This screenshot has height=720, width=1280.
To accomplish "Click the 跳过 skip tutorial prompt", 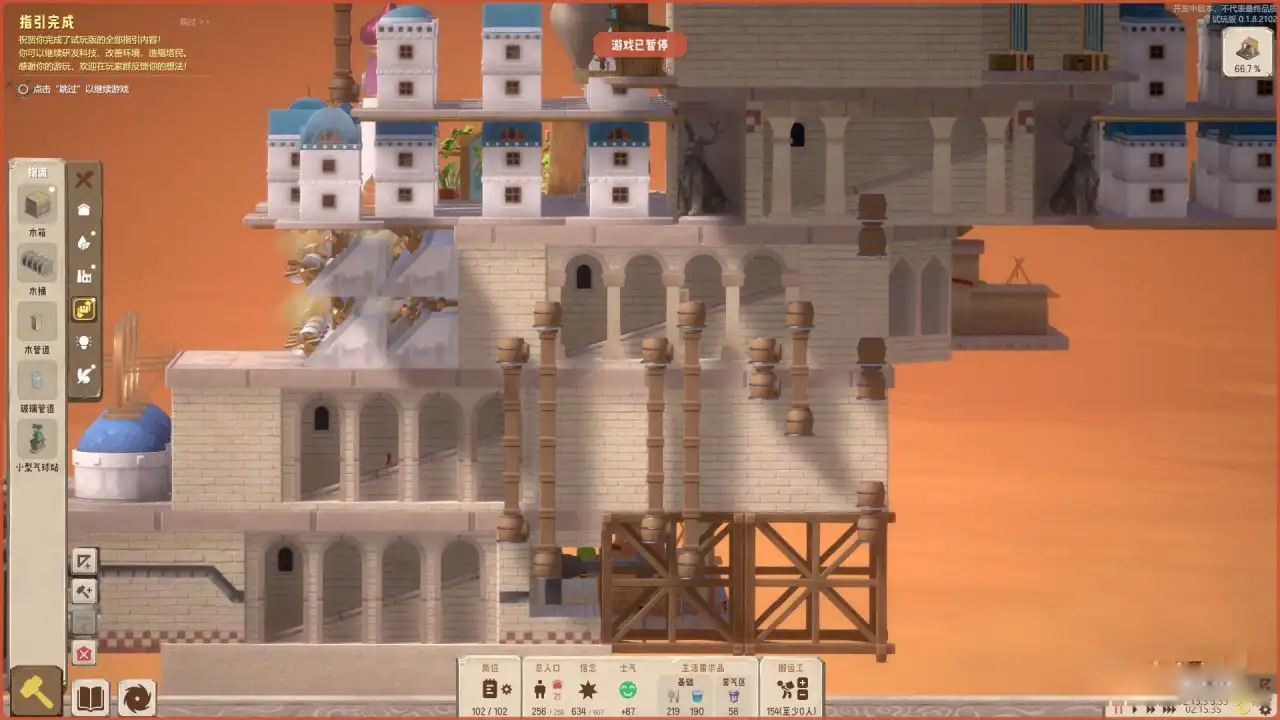I will click(75, 89).
